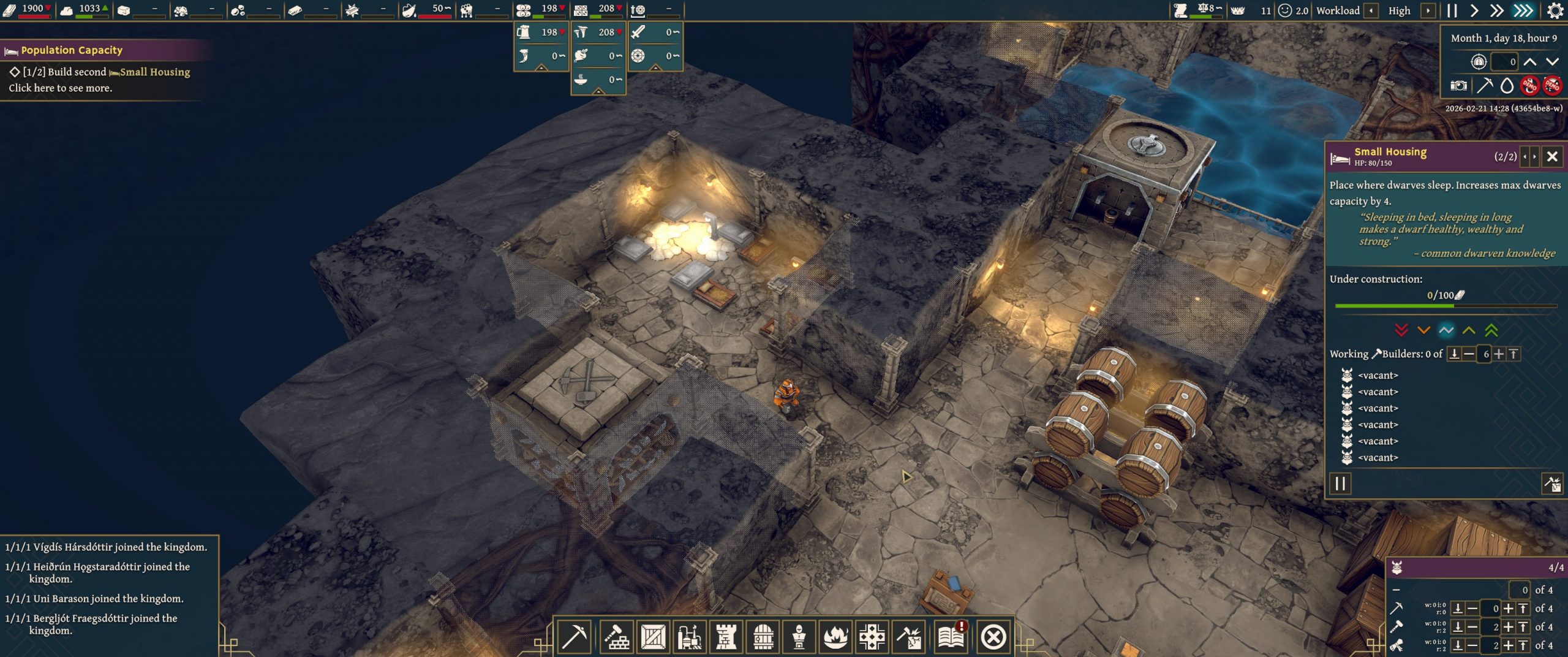Image resolution: width=1568 pixels, height=657 pixels.
Task: Open the settings gear menu
Action: click(1555, 10)
